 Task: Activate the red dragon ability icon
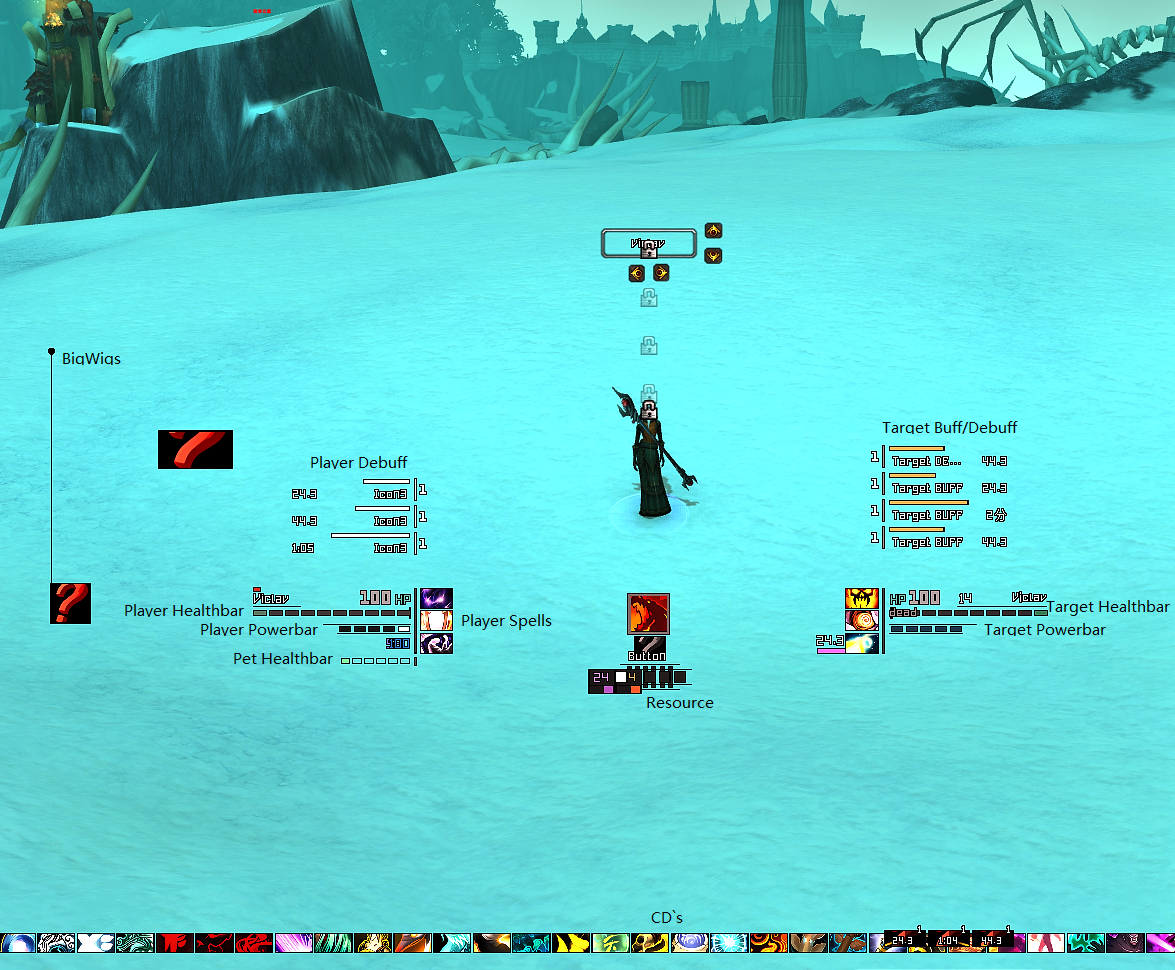coord(648,613)
